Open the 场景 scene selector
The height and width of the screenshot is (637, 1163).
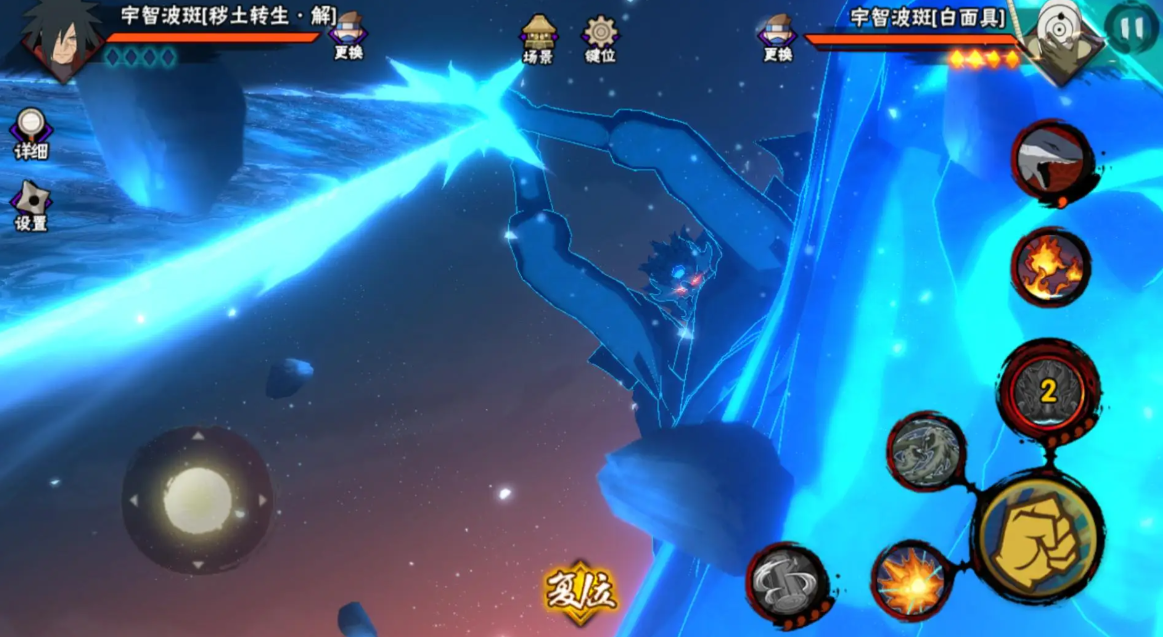point(539,39)
